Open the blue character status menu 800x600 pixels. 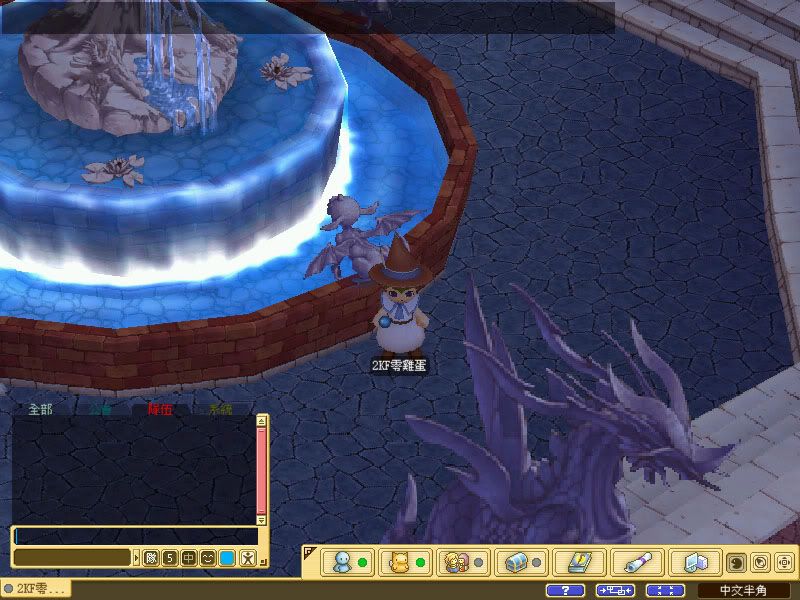point(342,562)
